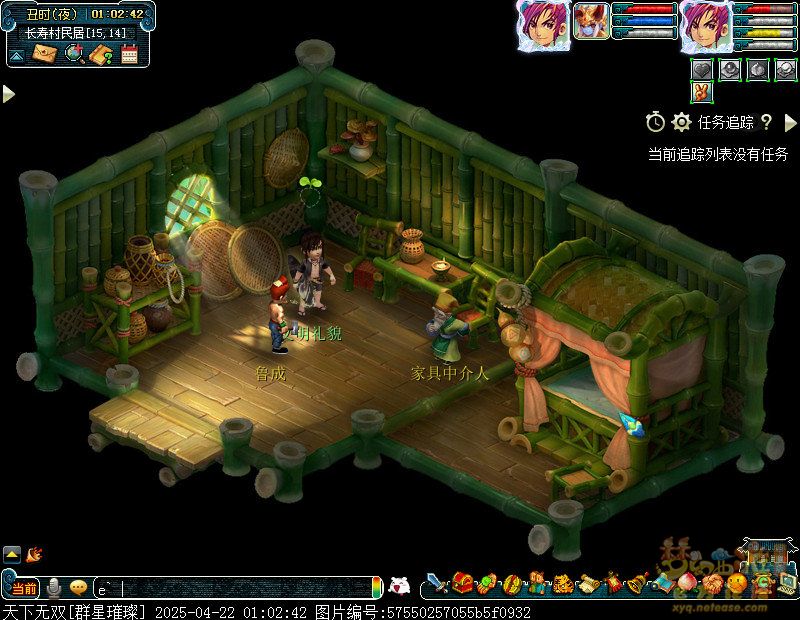
Task: Open the world map globe icon
Action: pyautogui.click(x=73, y=54)
